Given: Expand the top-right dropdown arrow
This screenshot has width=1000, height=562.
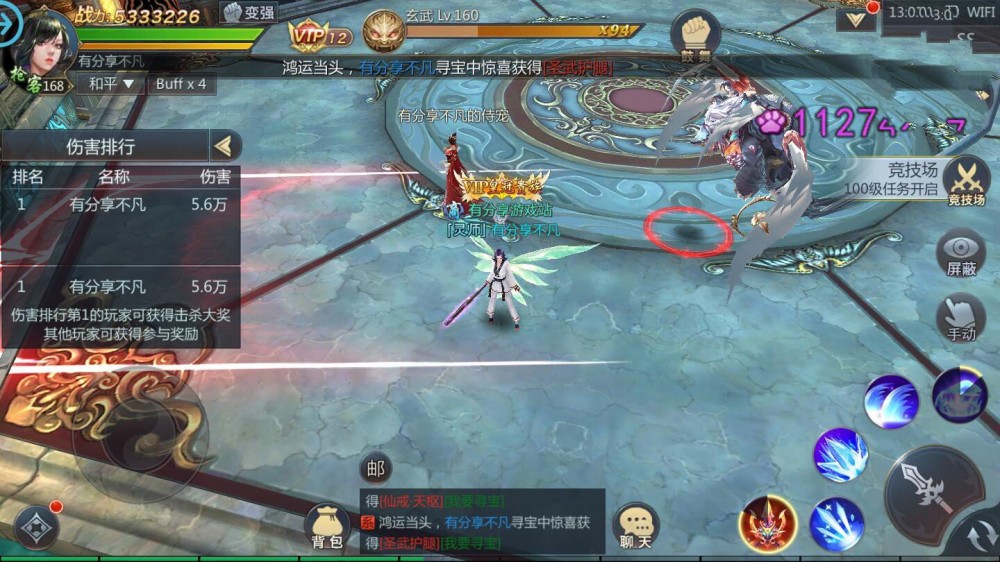Looking at the screenshot, I should [x=856, y=18].
